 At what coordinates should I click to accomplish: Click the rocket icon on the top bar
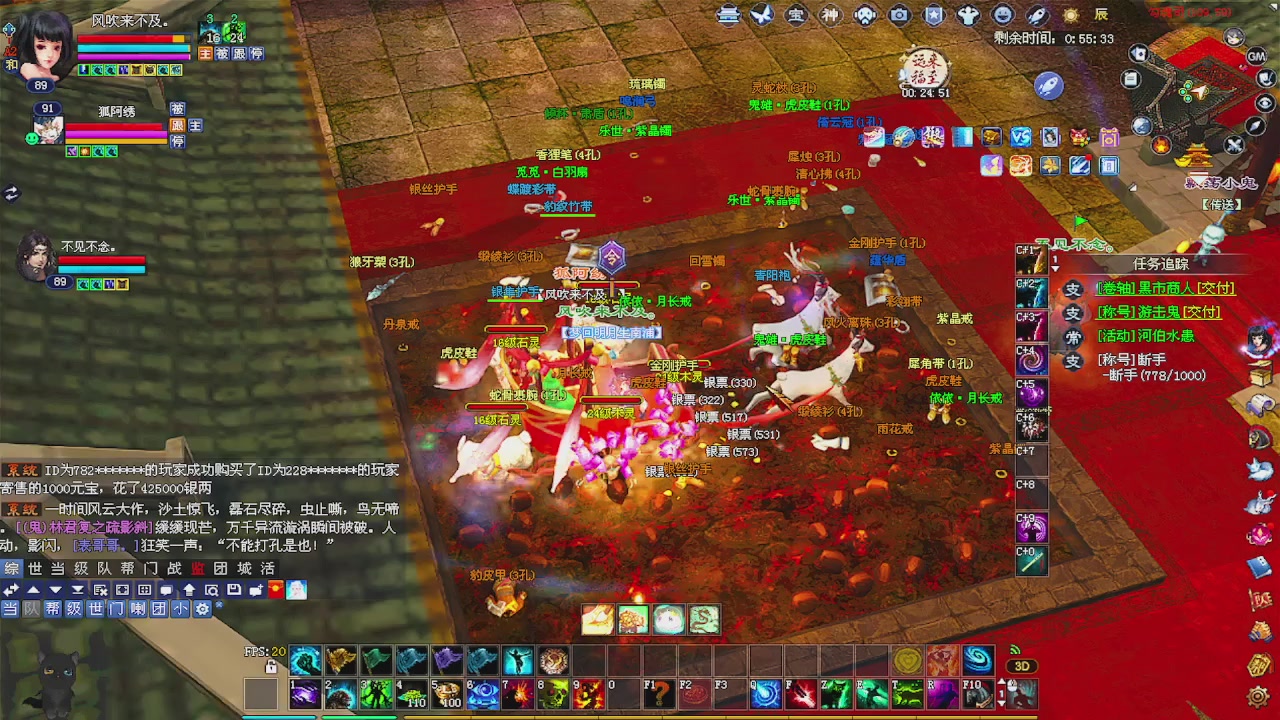1037,15
